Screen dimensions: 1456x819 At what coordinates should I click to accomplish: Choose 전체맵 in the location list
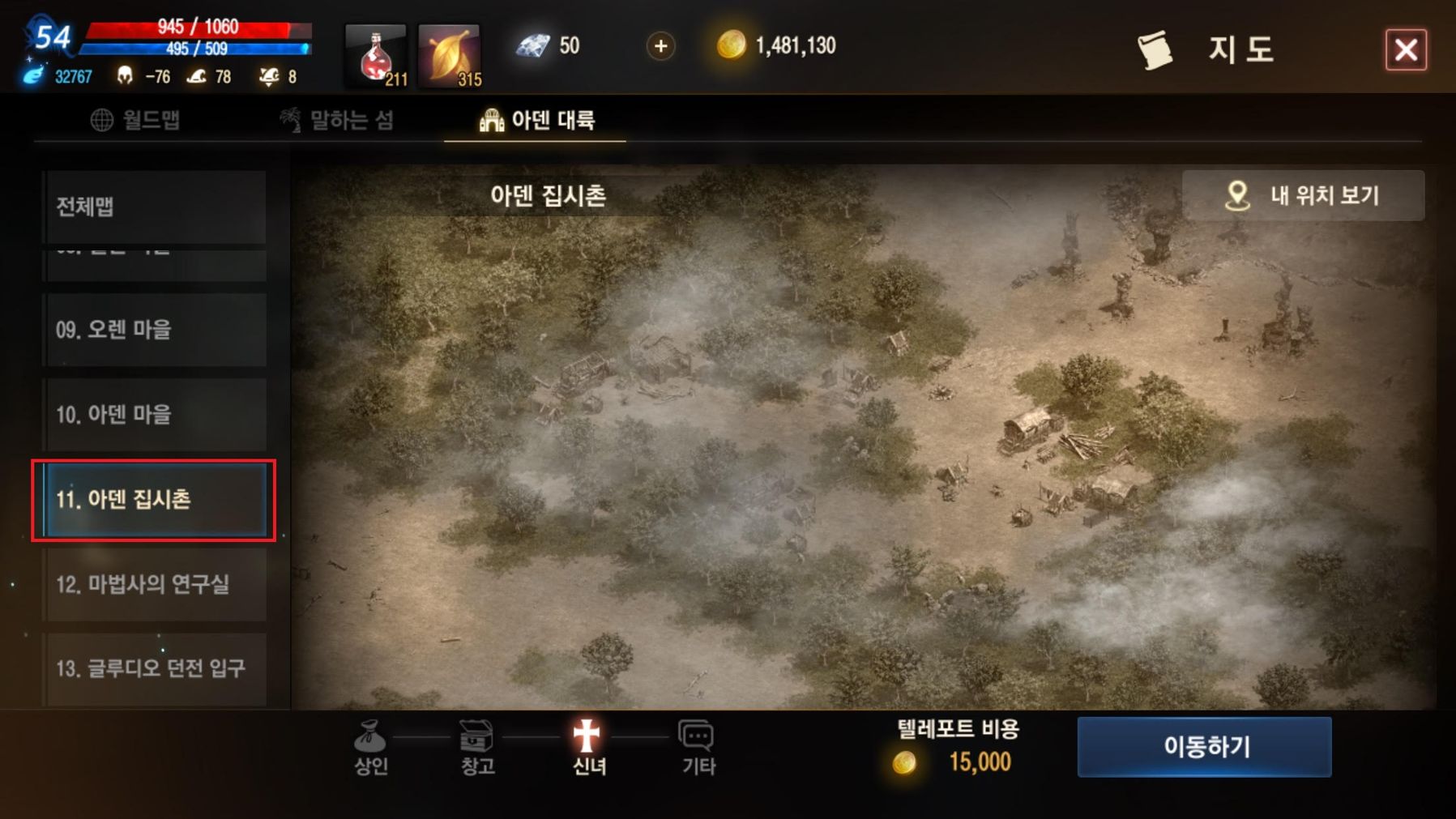pyautogui.click(x=155, y=207)
